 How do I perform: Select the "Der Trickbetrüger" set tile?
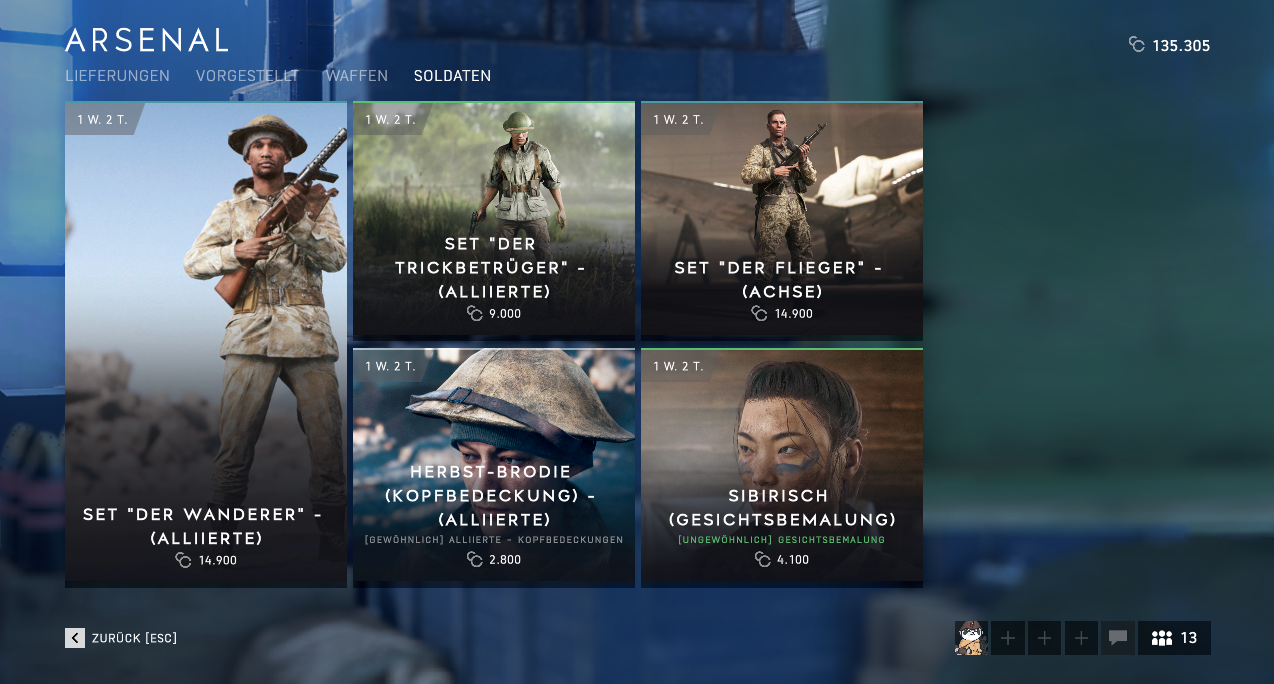494,220
